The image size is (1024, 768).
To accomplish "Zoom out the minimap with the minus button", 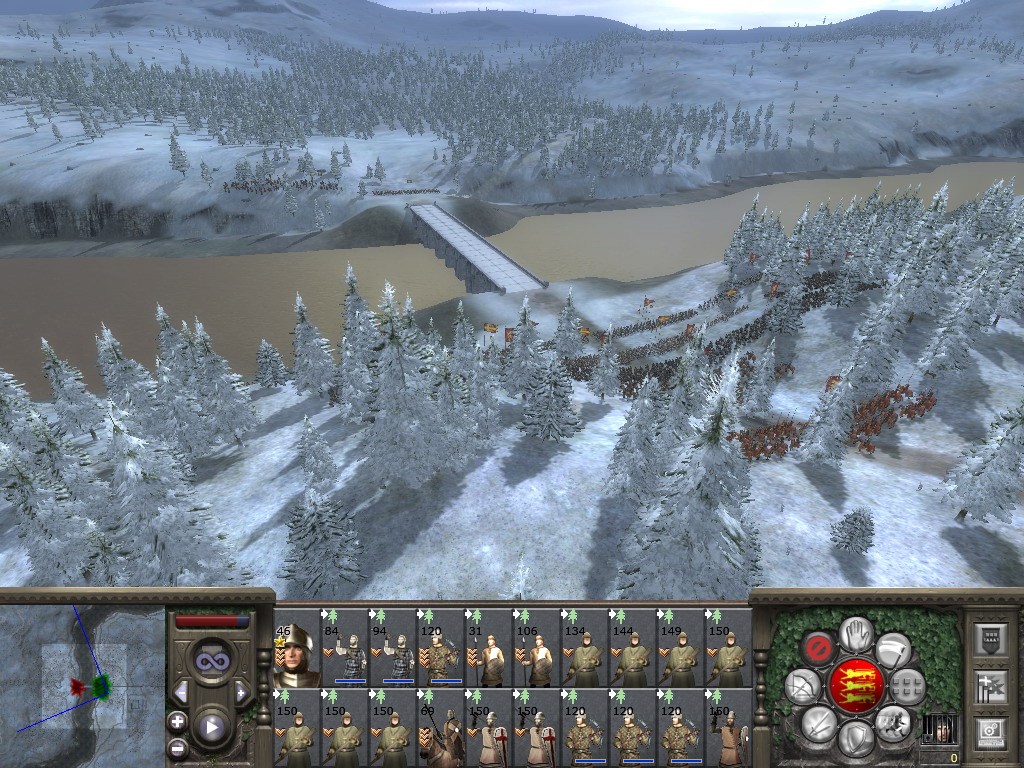I will tap(177, 747).
